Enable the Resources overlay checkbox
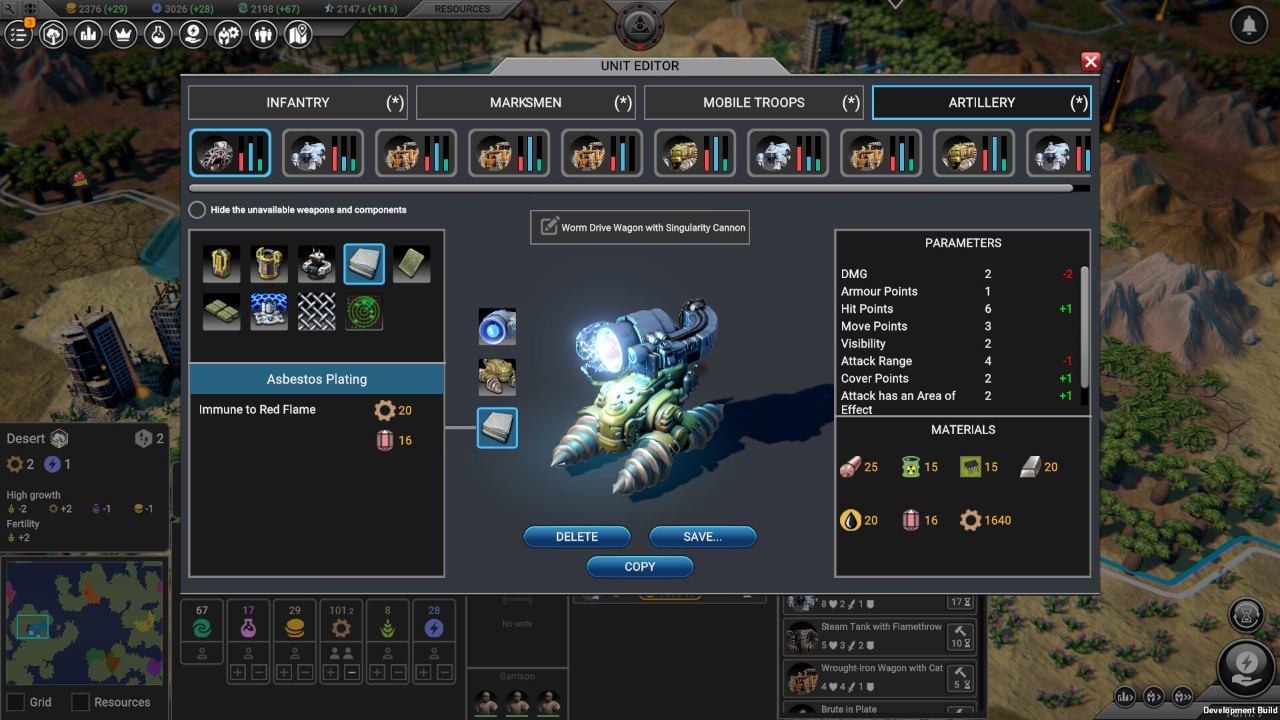This screenshot has height=720, width=1280. tap(80, 702)
